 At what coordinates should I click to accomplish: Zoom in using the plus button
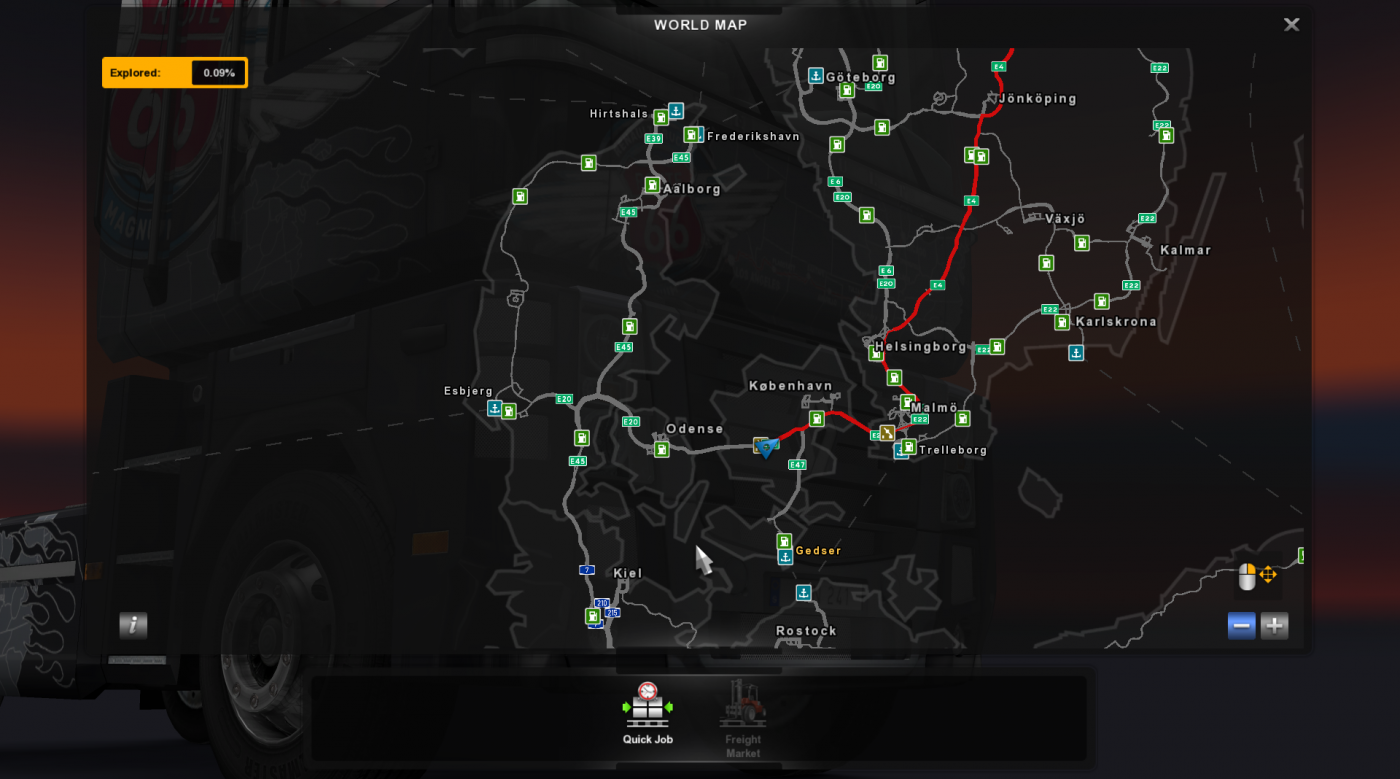click(1275, 625)
